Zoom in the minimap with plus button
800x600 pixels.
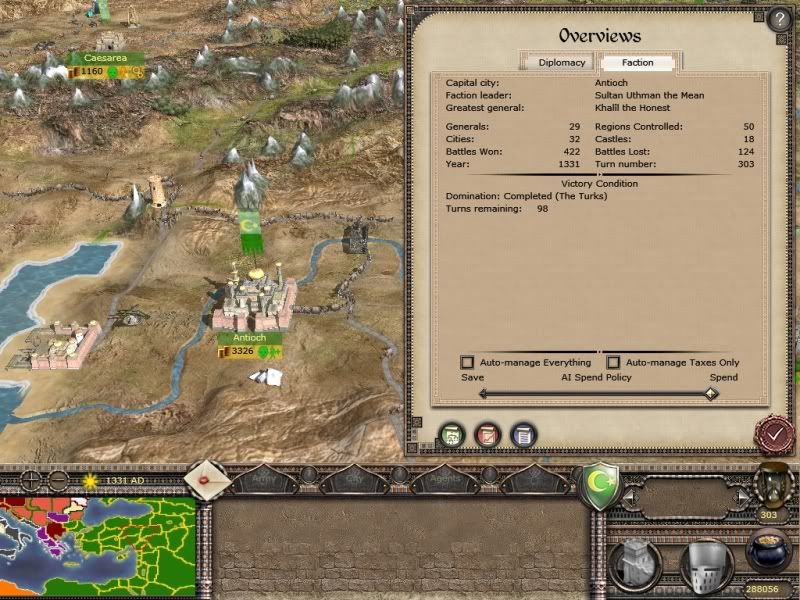click(32, 480)
